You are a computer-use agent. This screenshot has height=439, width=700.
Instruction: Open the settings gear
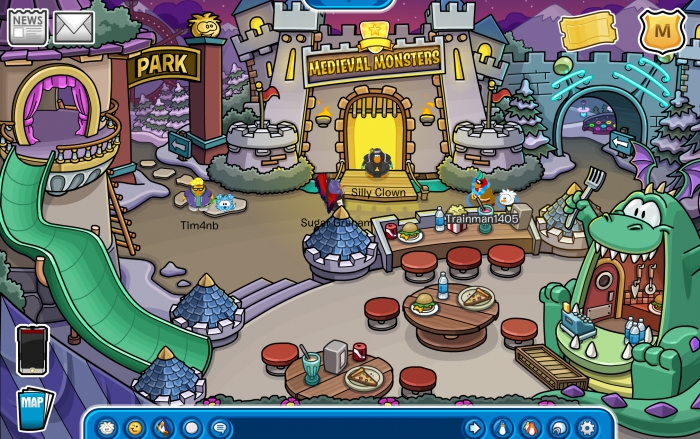587,427
